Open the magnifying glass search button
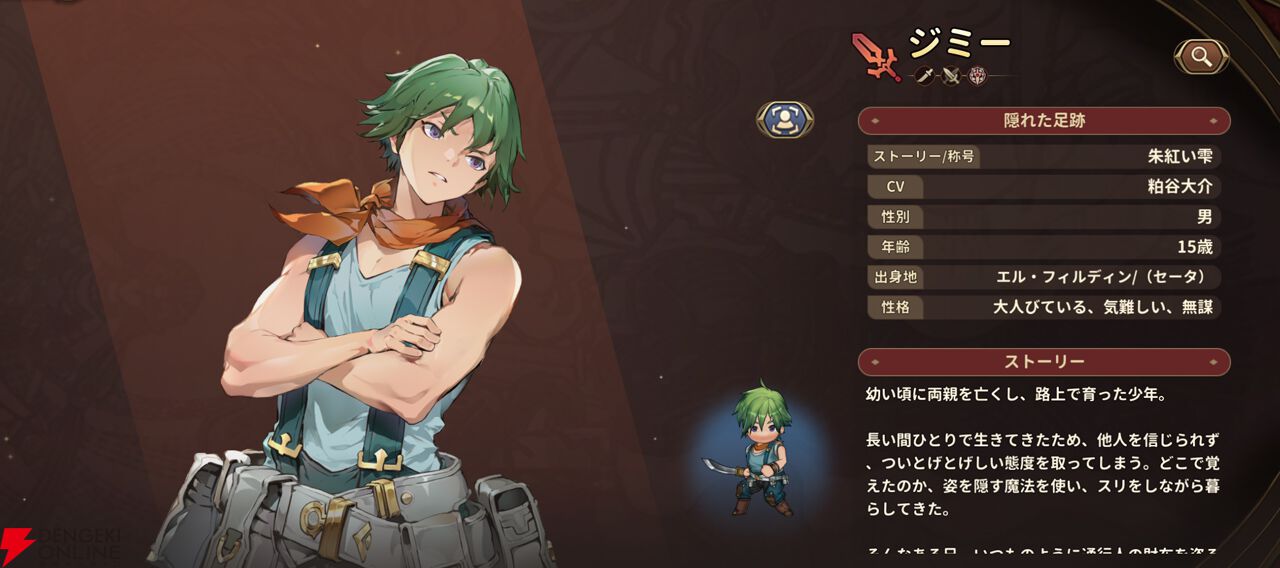The height and width of the screenshot is (568, 1280). pyautogui.click(x=1201, y=57)
